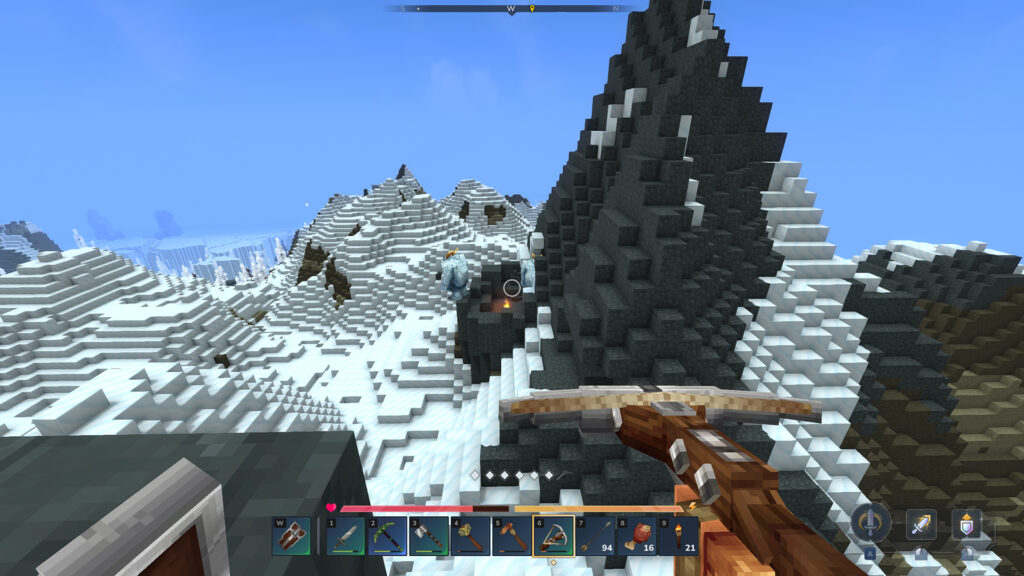Select the cooked meat stack of 16
Viewport: 1024px width, 576px height.
pyautogui.click(x=637, y=536)
